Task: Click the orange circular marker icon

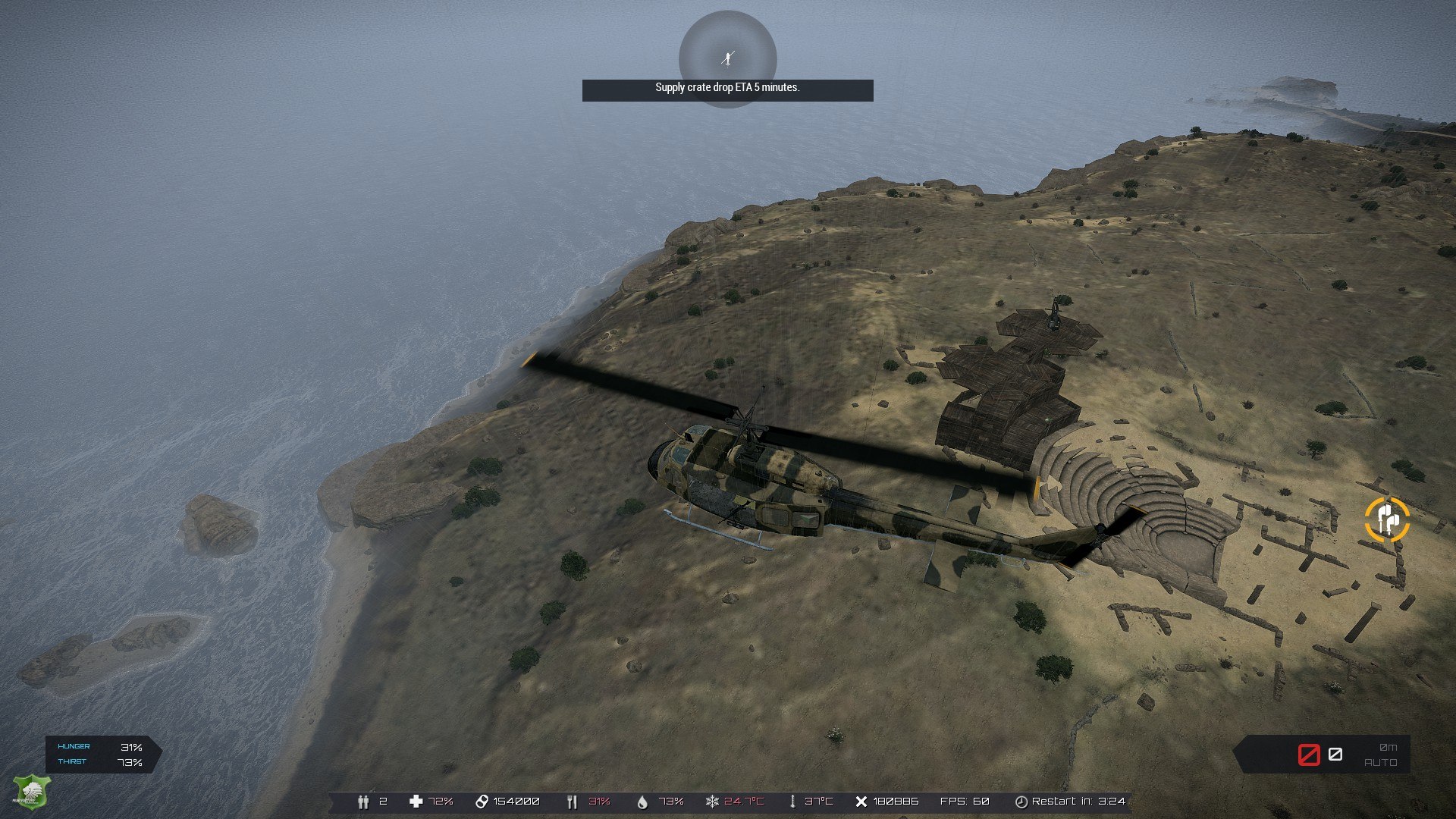Action: pos(1386,519)
